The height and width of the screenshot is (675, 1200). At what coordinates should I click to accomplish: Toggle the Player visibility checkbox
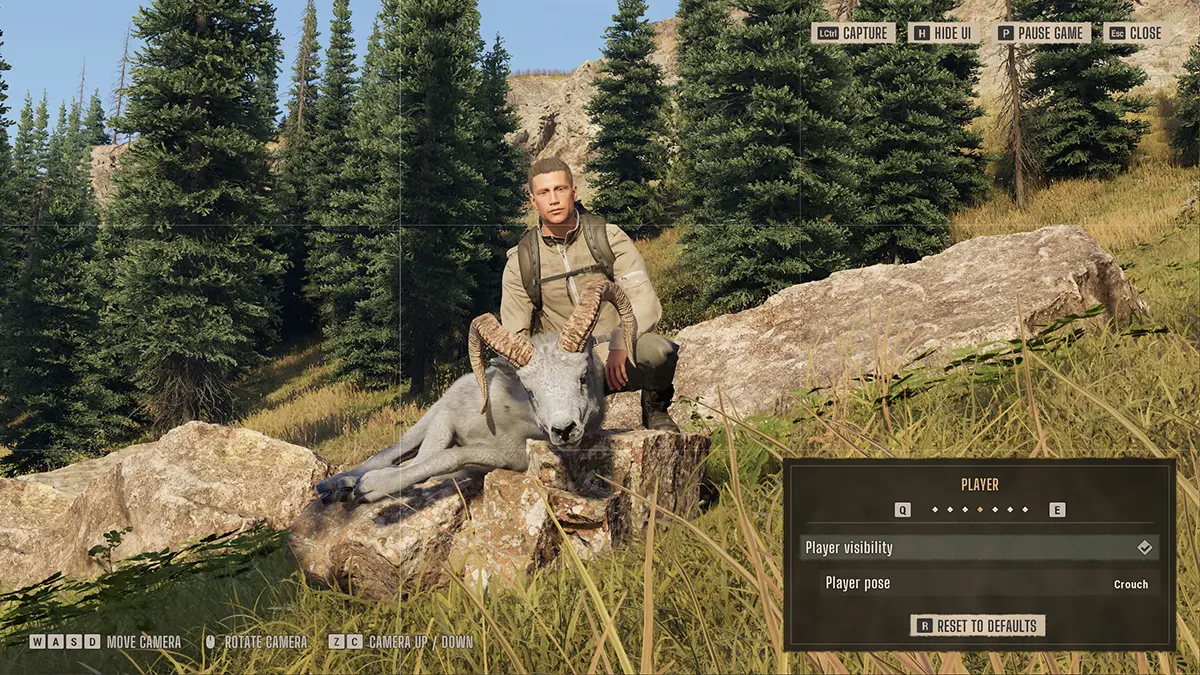pyautogui.click(x=1145, y=548)
